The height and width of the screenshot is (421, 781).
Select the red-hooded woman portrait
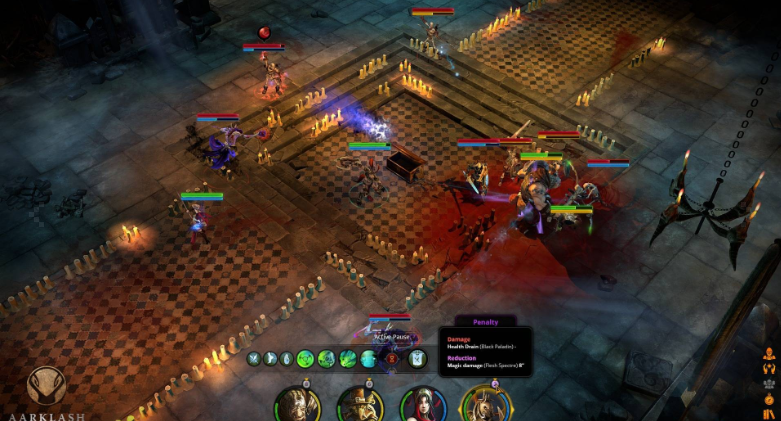pyautogui.click(x=422, y=406)
